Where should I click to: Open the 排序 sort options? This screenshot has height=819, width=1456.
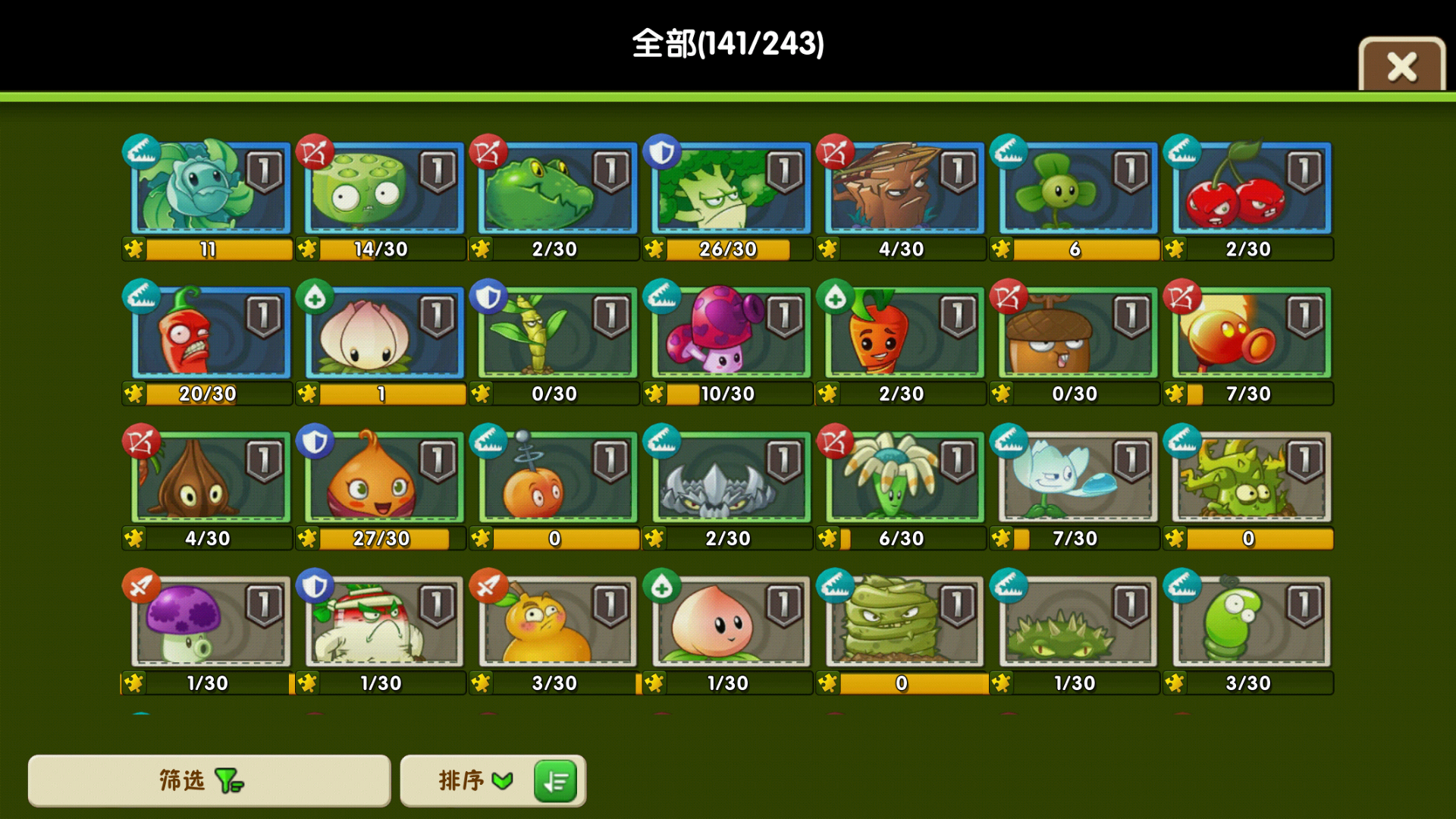point(474,780)
